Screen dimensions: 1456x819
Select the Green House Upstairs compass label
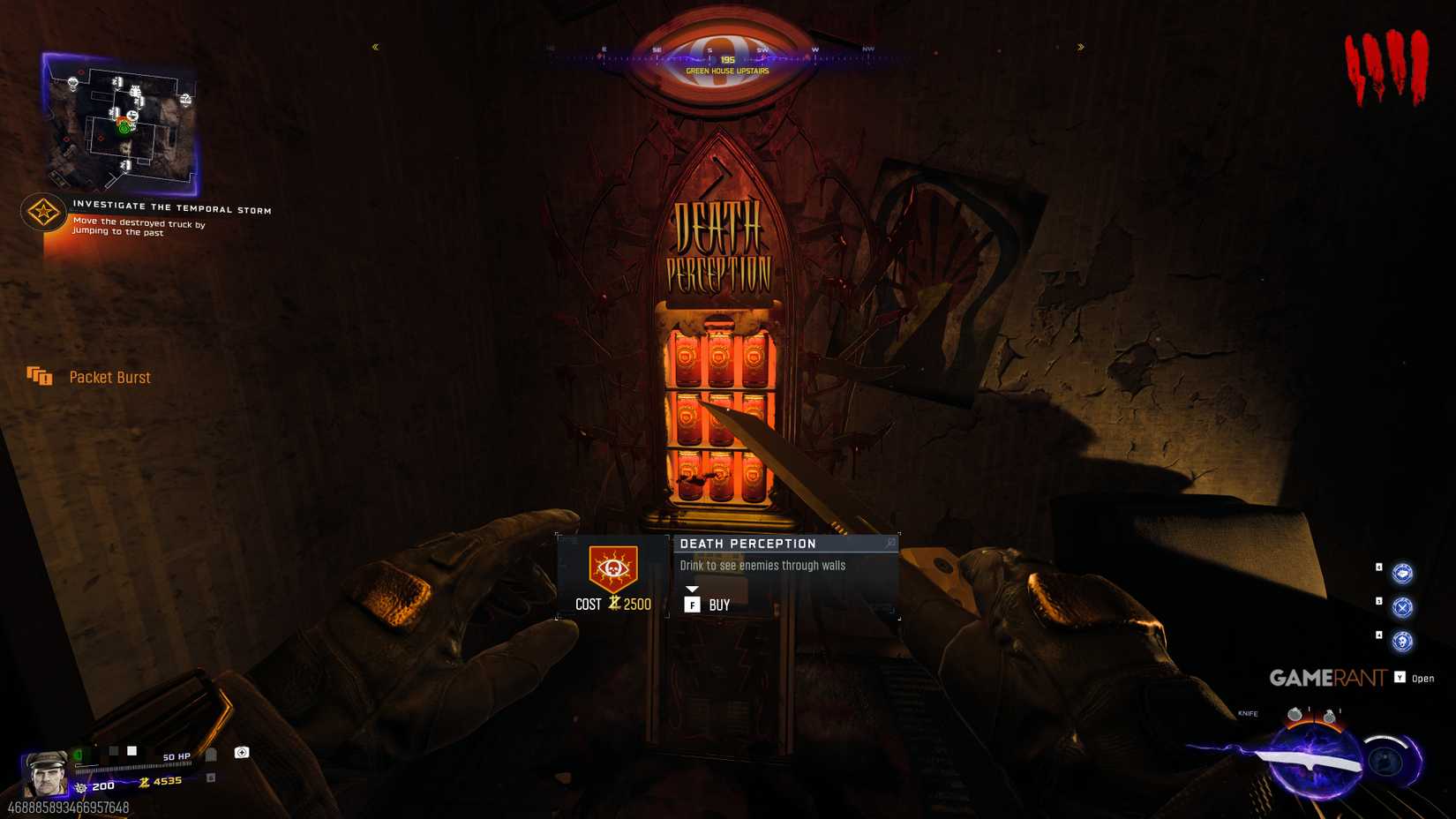pyautogui.click(x=725, y=70)
